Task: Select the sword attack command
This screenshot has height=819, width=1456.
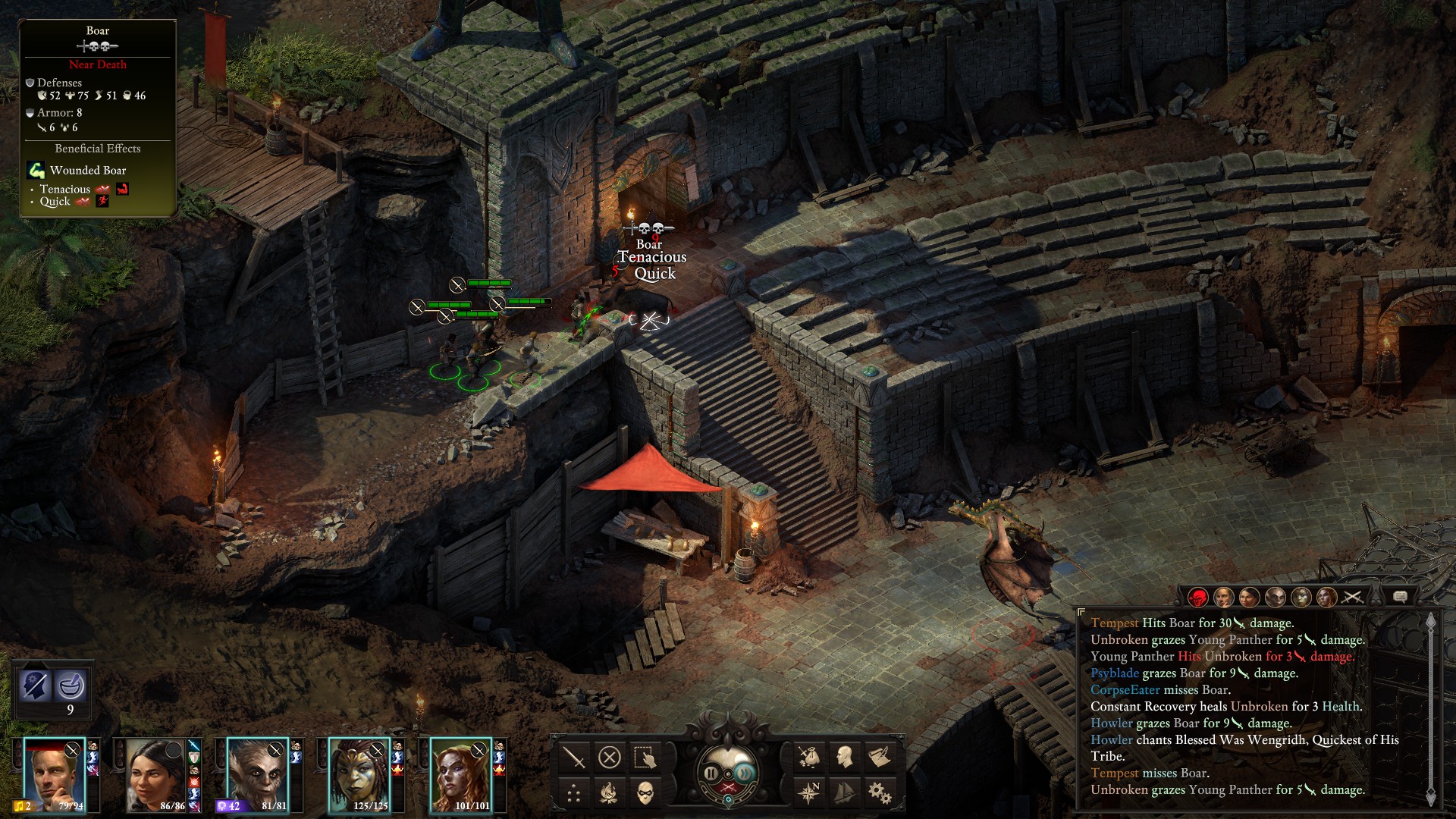Action: click(x=574, y=757)
